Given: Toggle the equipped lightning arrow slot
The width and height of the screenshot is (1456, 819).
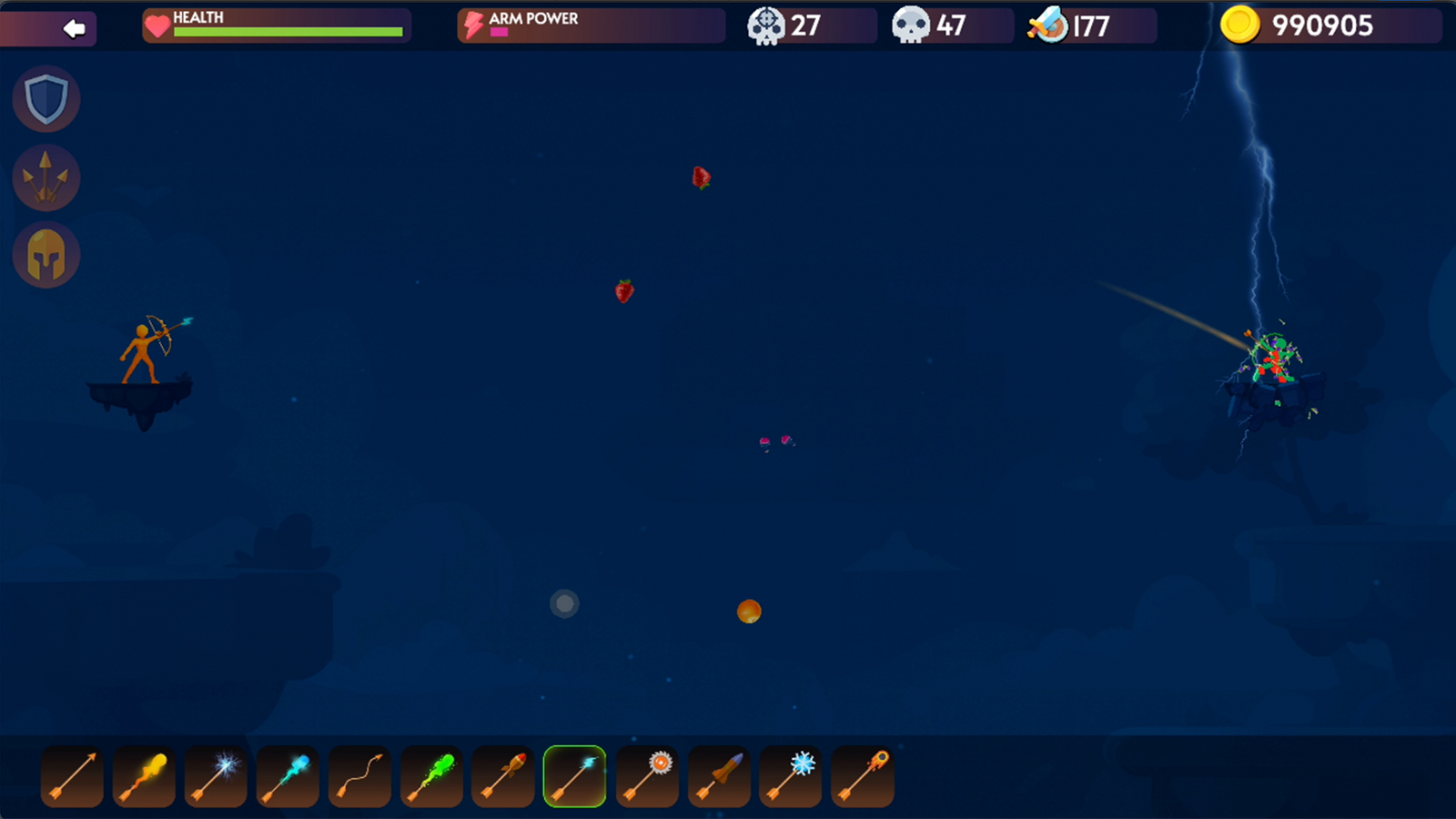Looking at the screenshot, I should click(x=574, y=775).
